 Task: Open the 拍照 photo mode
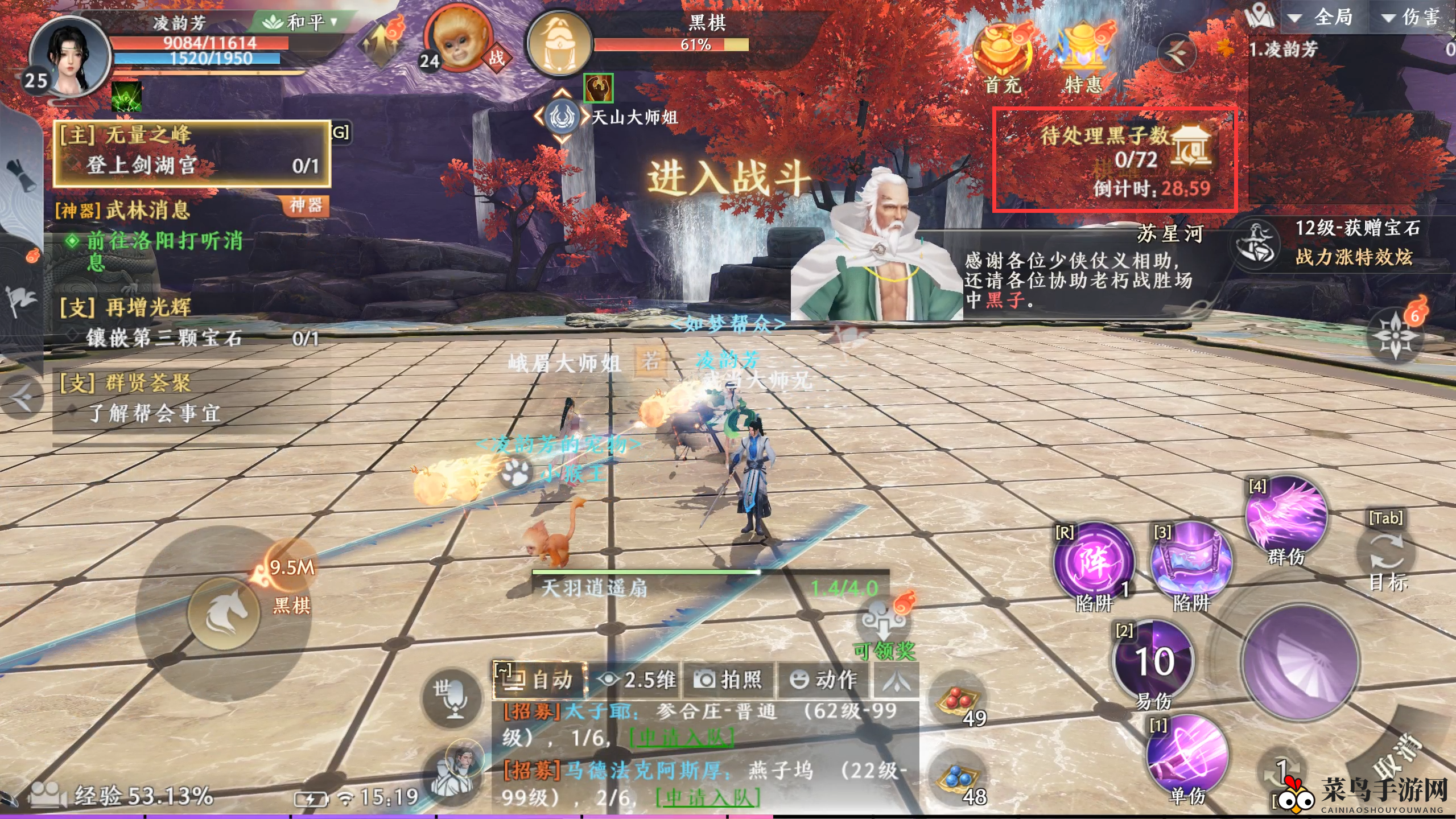click(x=728, y=680)
